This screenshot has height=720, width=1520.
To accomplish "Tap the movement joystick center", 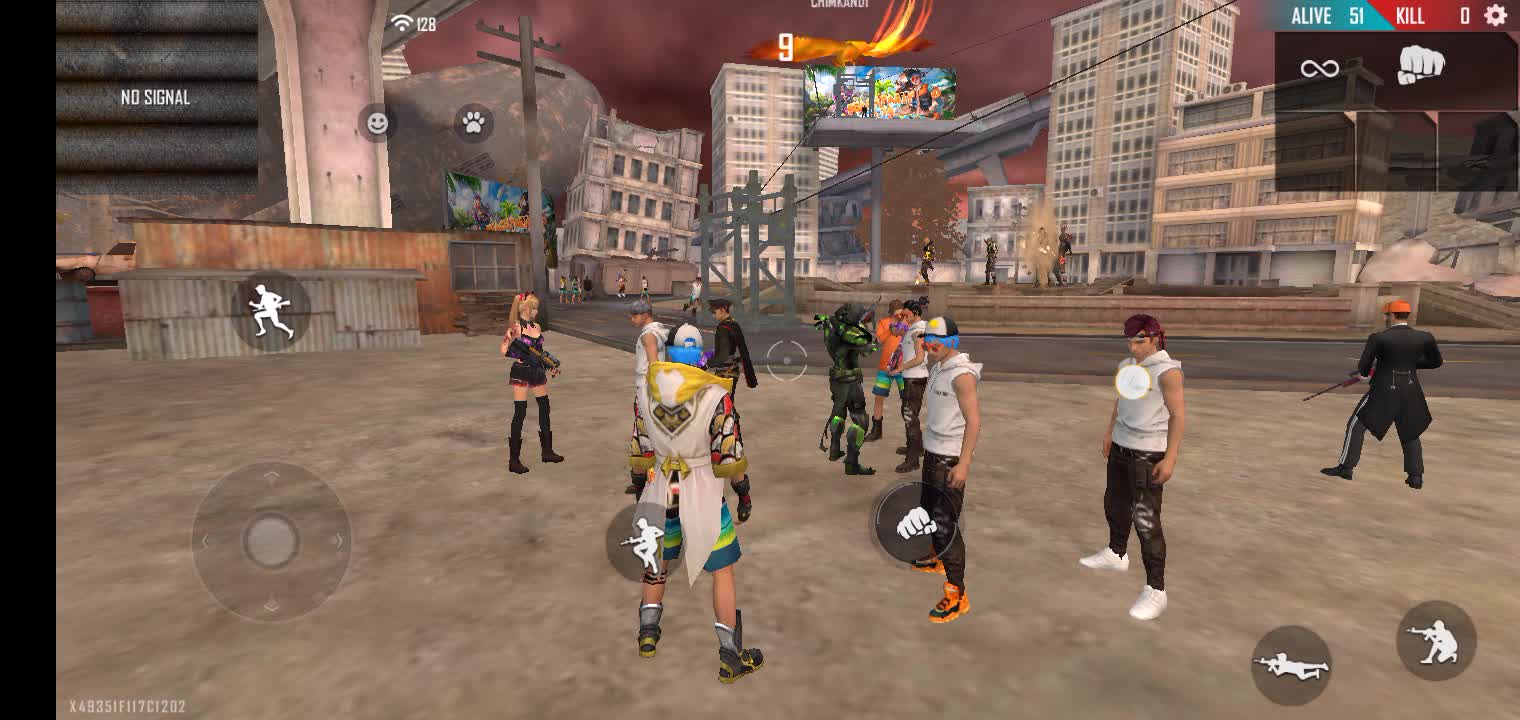I will tap(271, 541).
